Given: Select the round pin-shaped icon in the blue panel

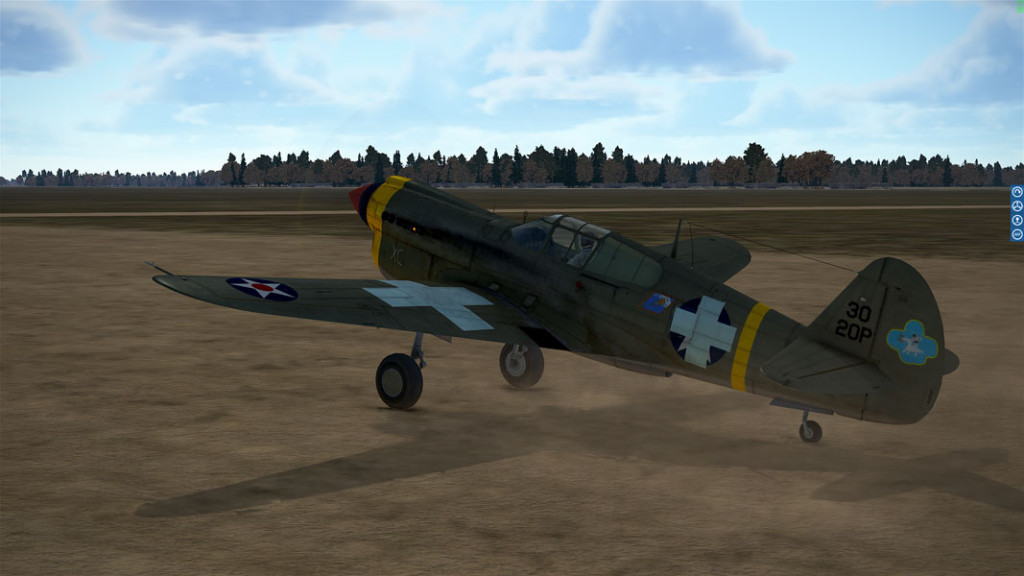Looking at the screenshot, I should point(1017,220).
